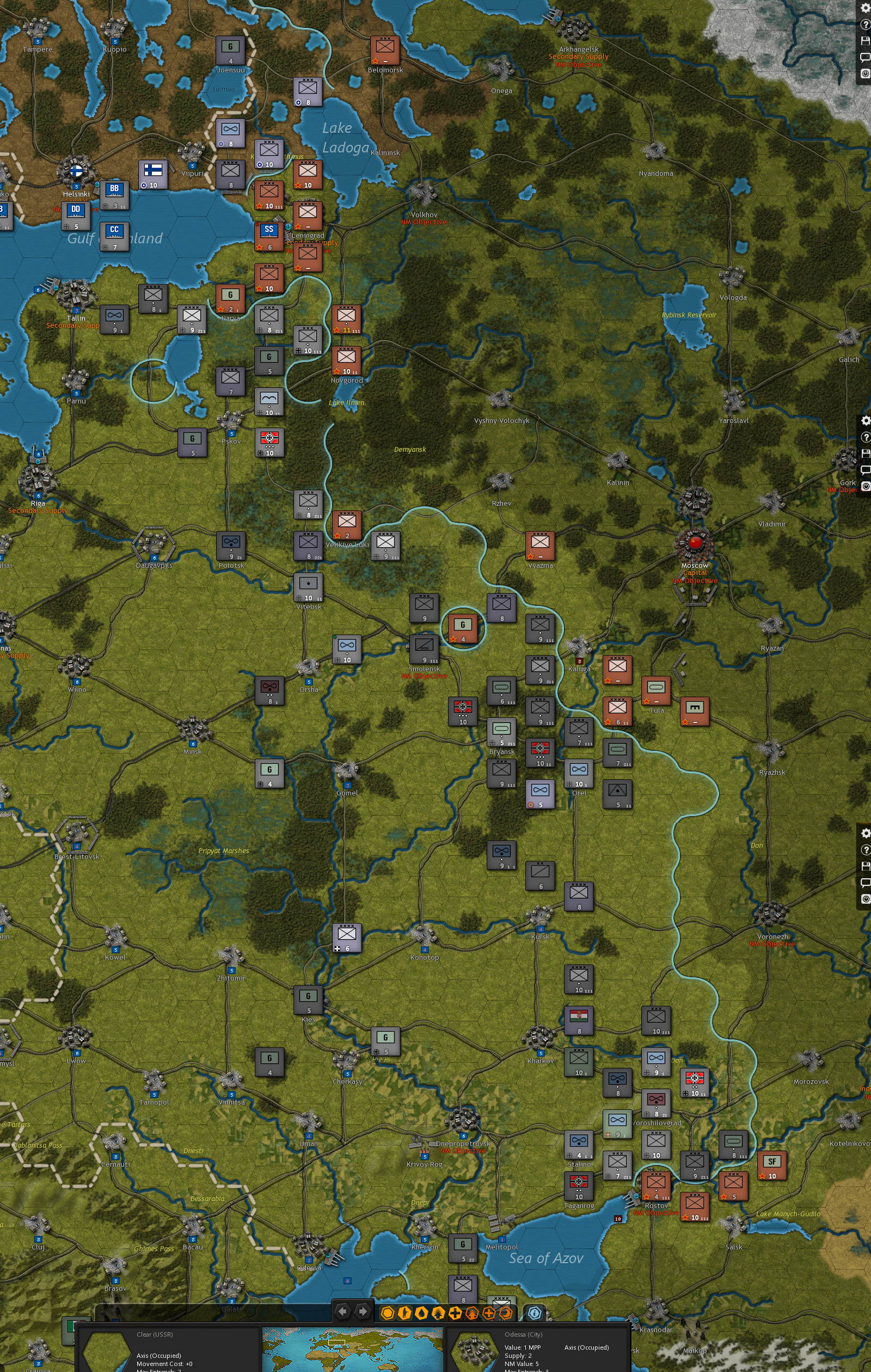Click the entrenchment plus hexagon icon
871x1372 pixels.
[x=455, y=1311]
